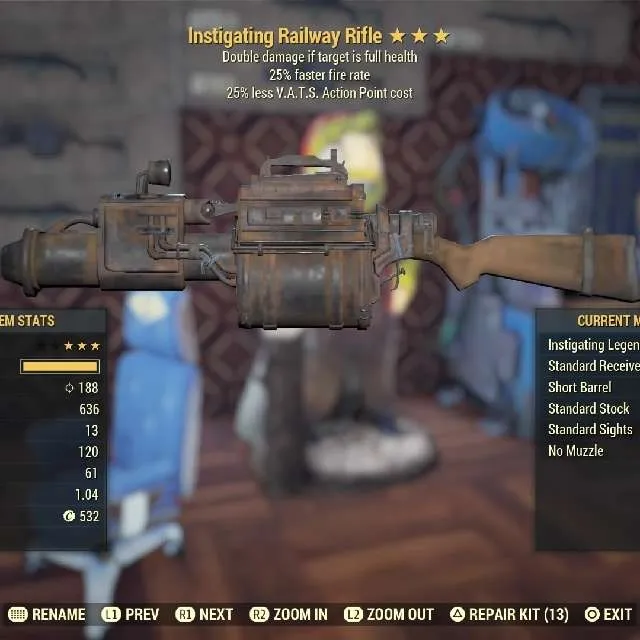Go to the Prev item
640x640 pixels.
tap(129, 615)
